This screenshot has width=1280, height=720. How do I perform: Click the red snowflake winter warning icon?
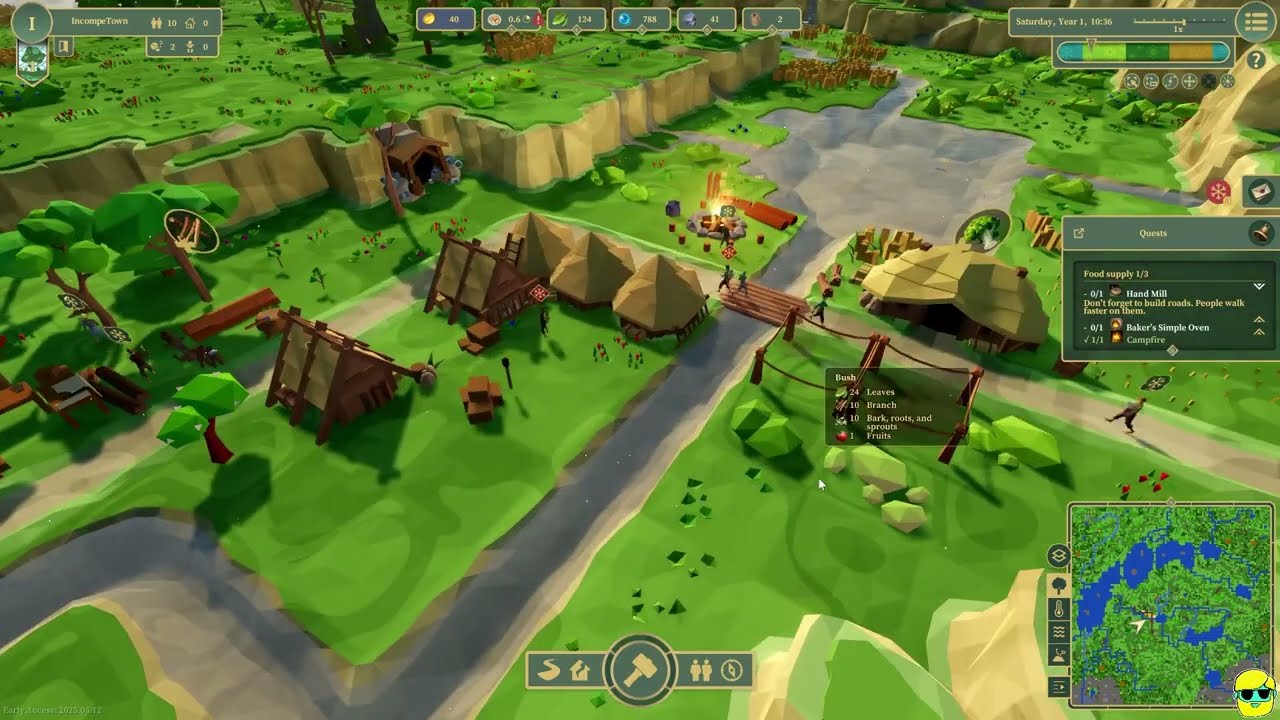pos(1218,192)
